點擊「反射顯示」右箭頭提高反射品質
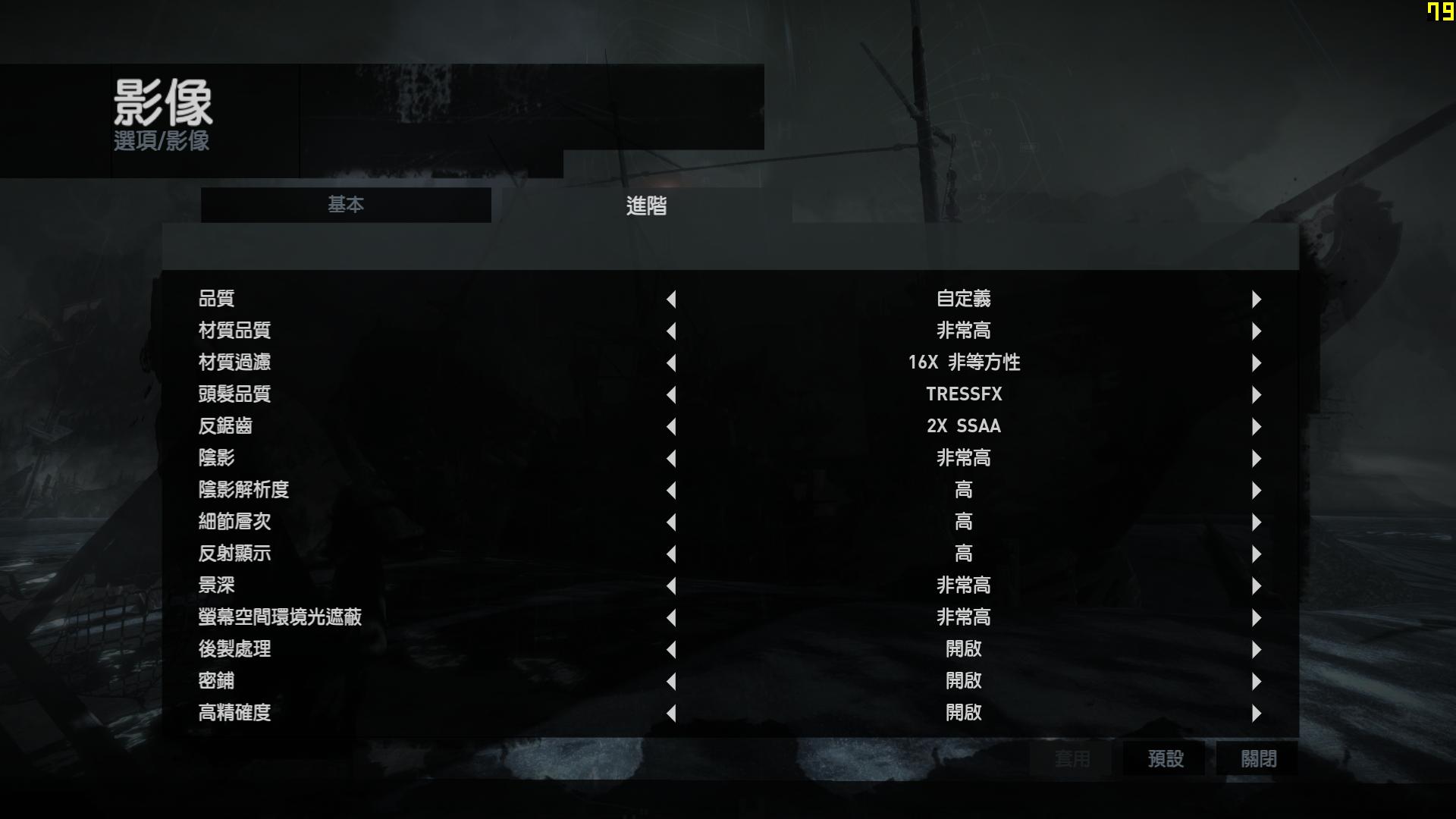The width and height of the screenshot is (1456, 819). coord(1257,554)
